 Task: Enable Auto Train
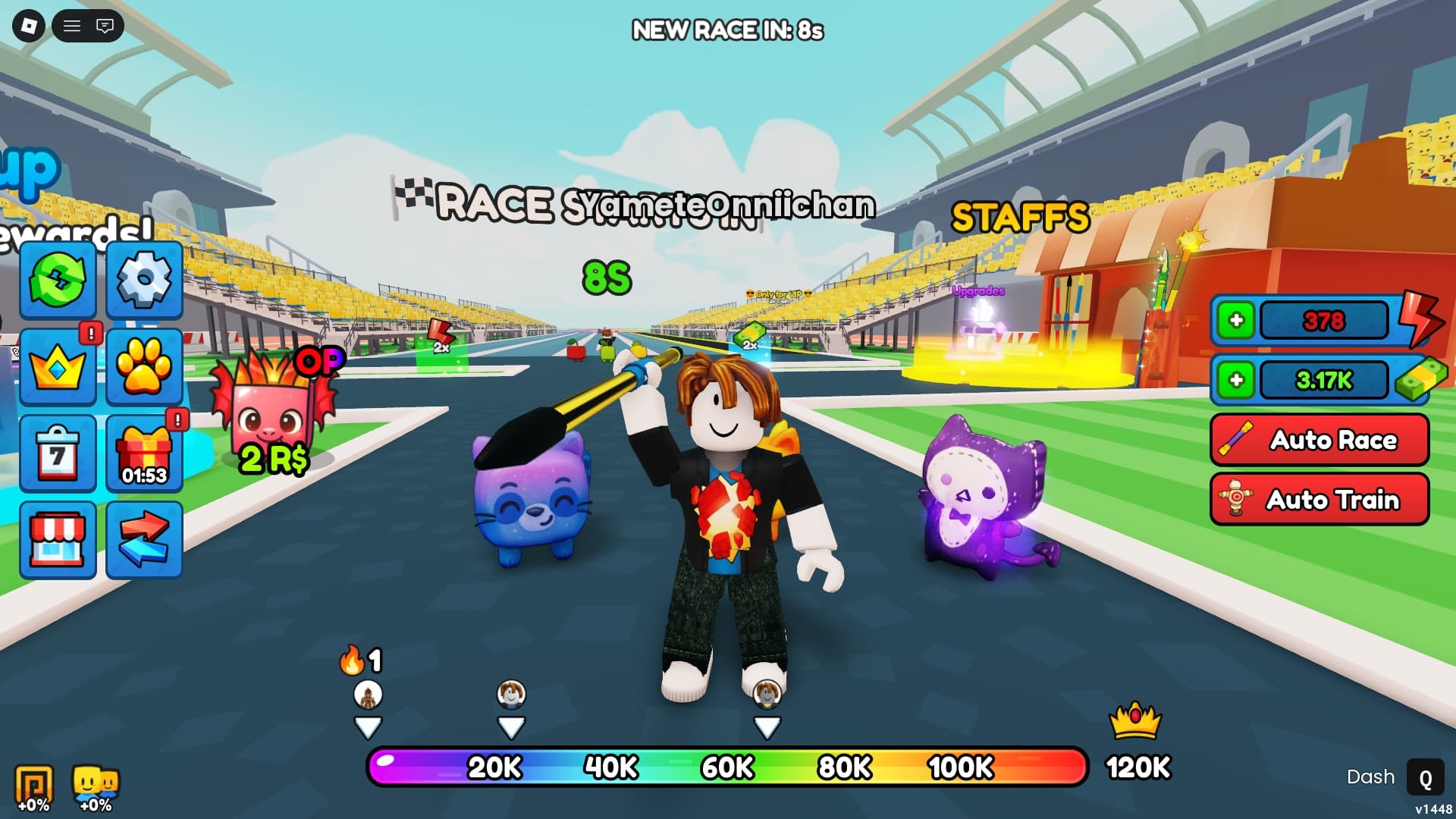click(1319, 499)
